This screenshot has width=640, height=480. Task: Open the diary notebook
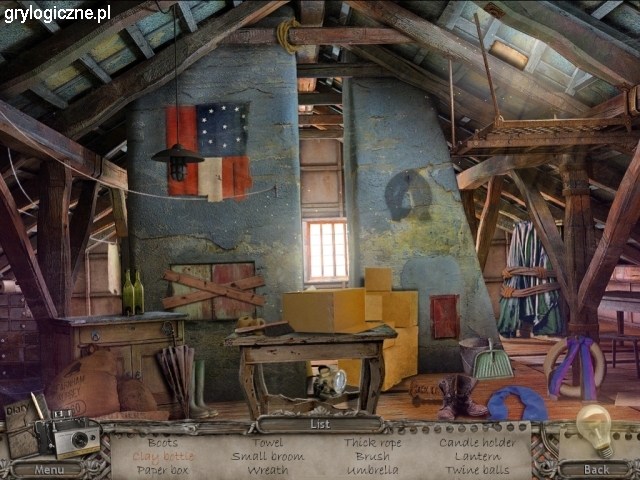click(x=20, y=426)
